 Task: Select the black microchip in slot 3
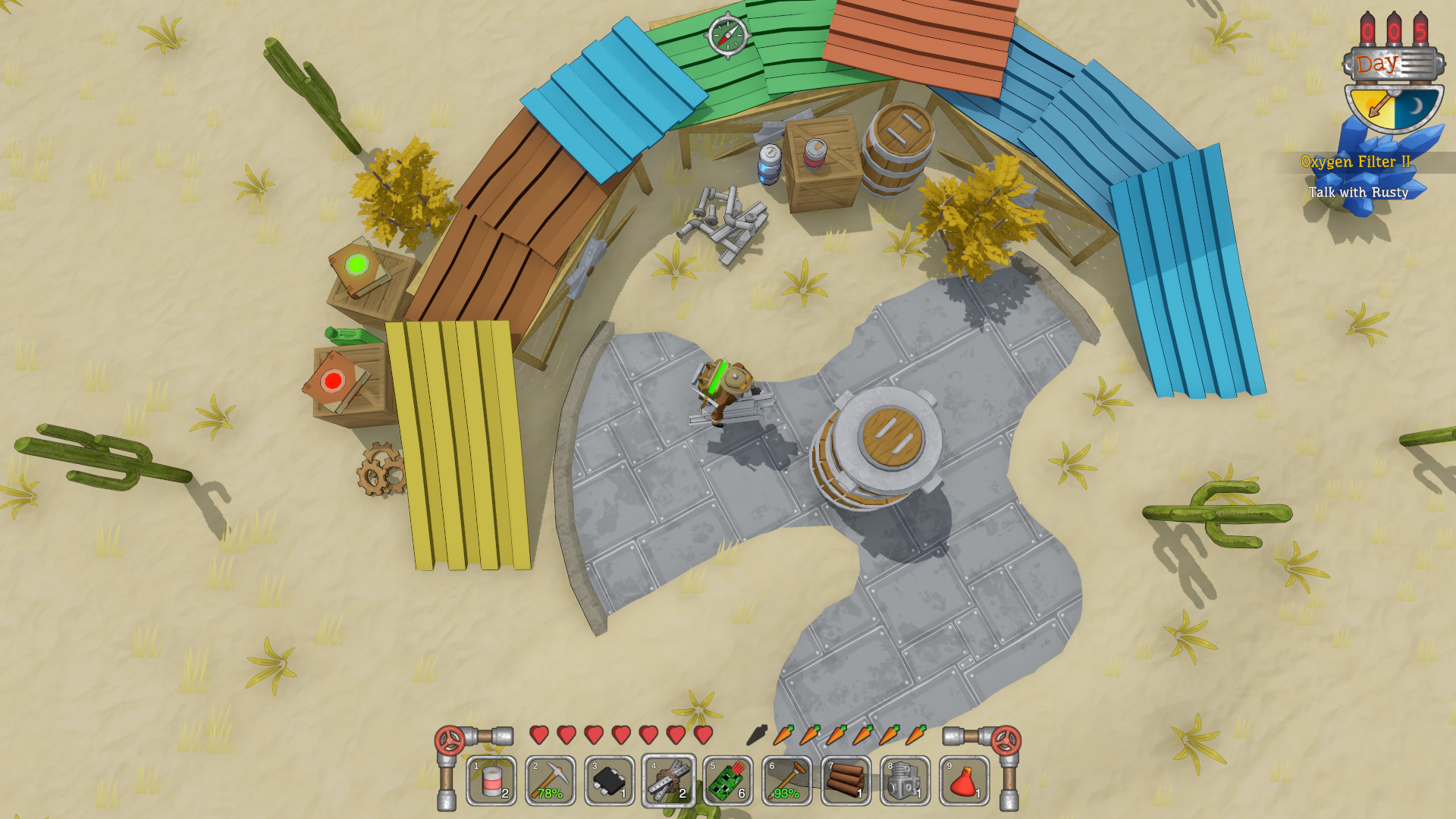(x=610, y=780)
